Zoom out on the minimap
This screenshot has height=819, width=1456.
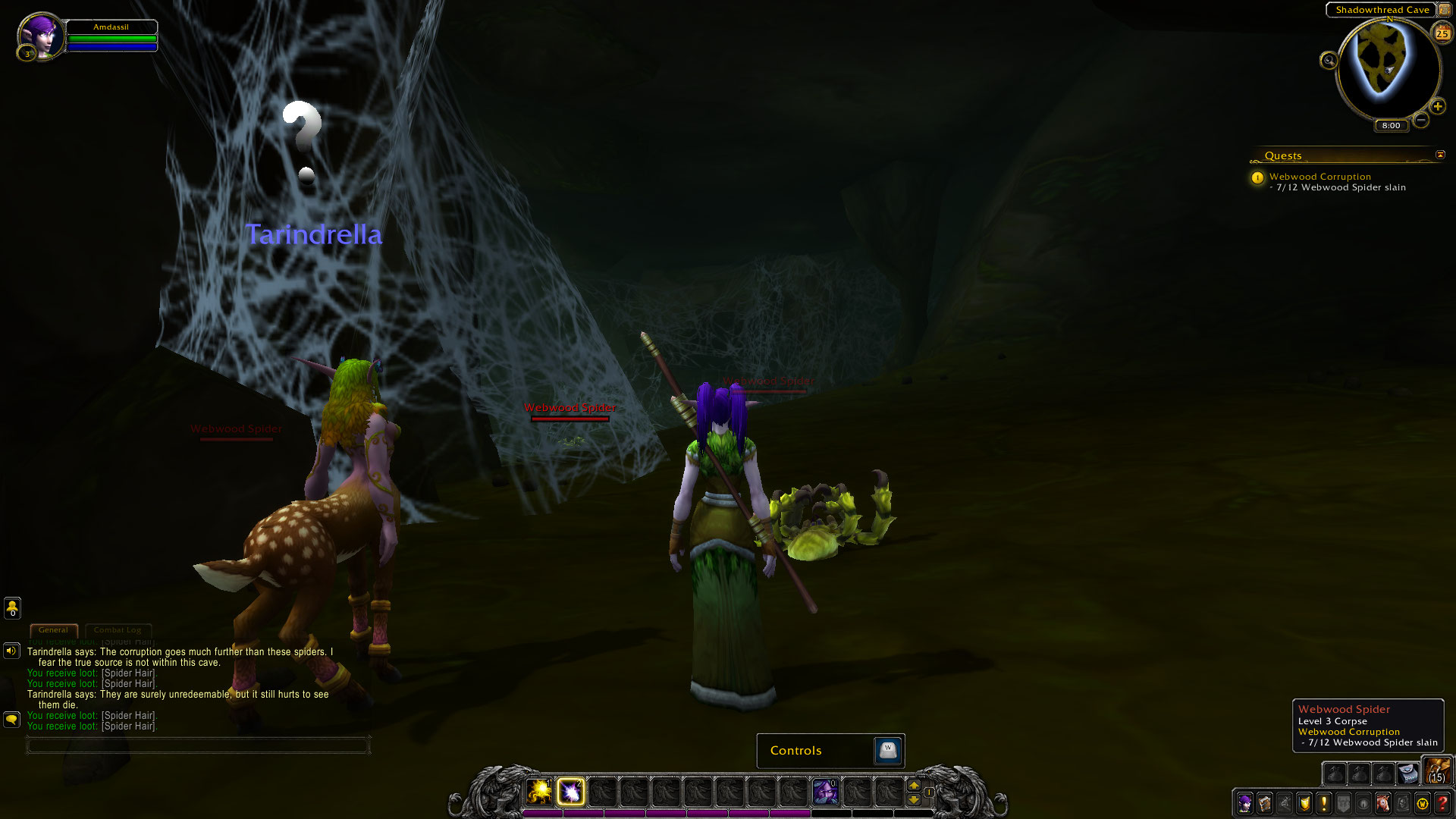(1421, 120)
